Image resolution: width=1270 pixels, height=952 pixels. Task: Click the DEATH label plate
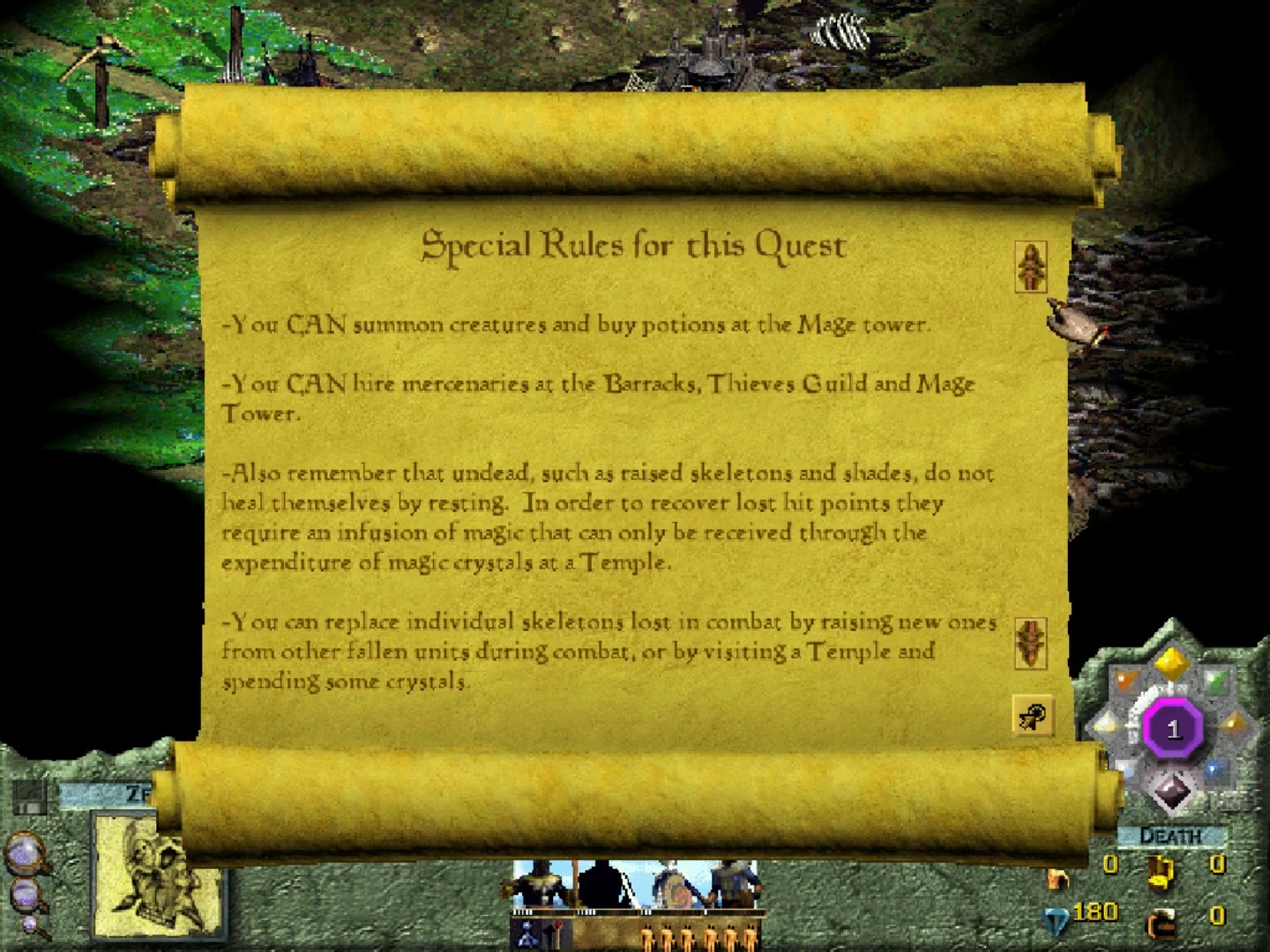point(1170,836)
